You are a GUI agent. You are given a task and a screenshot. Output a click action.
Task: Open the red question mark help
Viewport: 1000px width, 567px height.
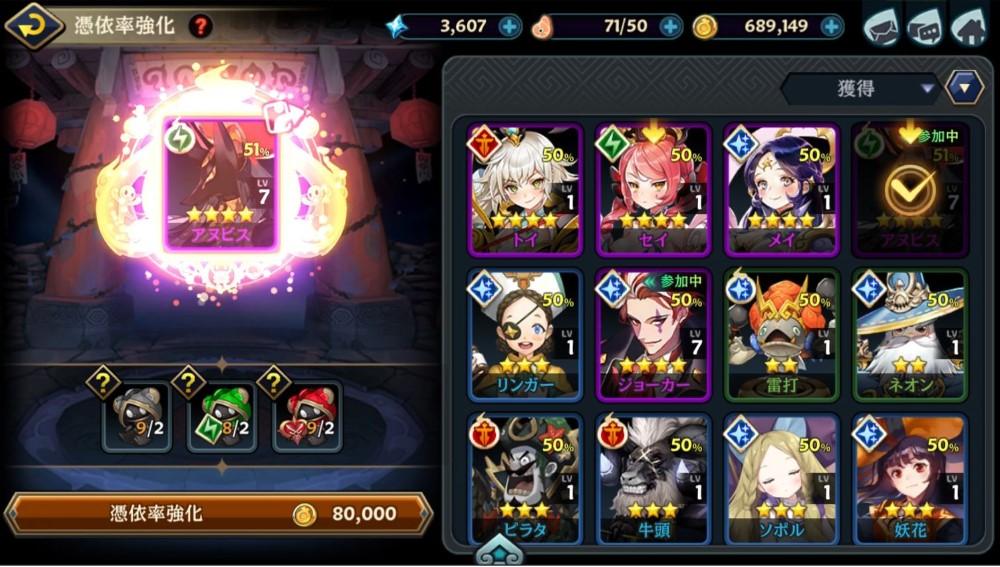point(200,26)
